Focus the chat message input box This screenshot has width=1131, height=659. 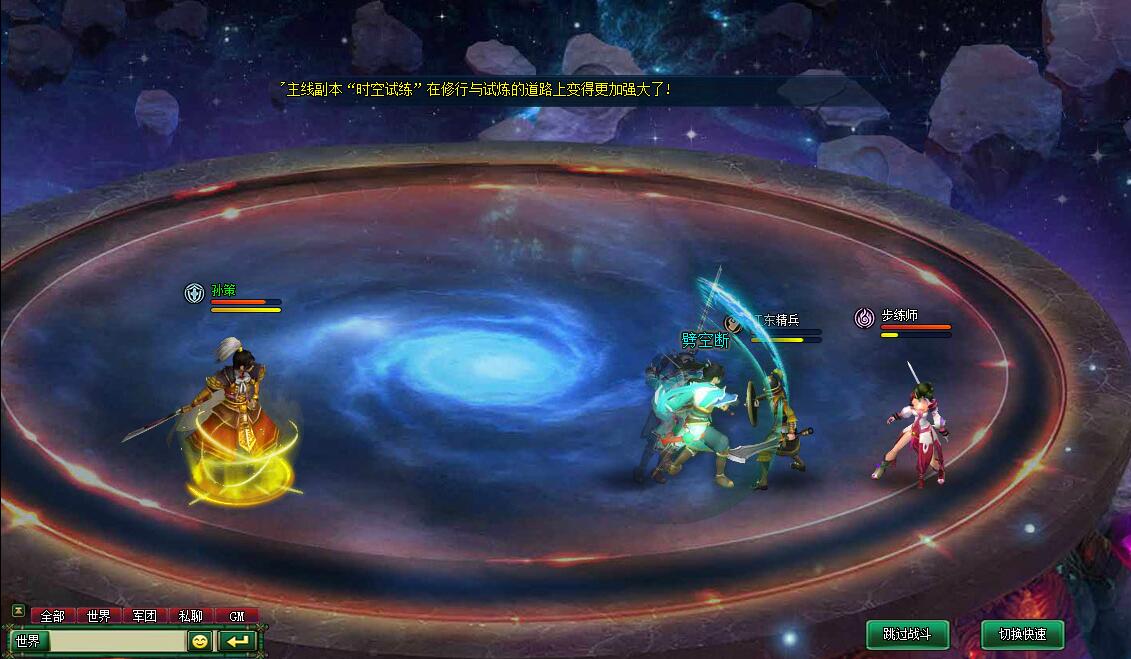pos(117,641)
